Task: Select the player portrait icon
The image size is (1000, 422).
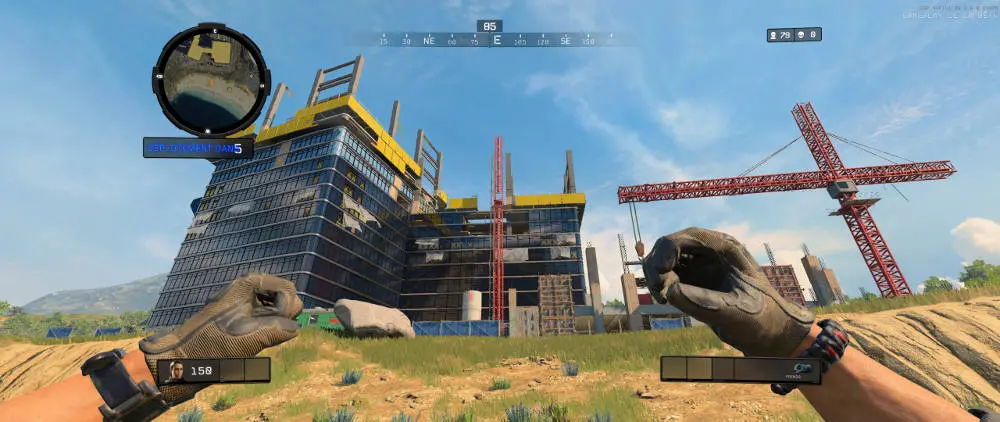Action: point(177,370)
